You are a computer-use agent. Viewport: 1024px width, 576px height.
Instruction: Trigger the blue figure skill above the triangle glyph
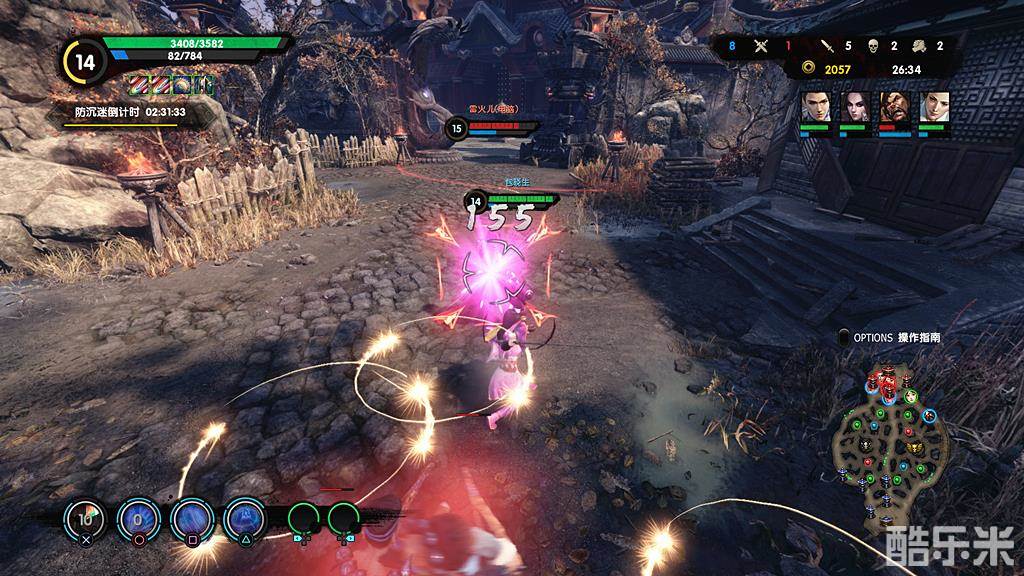pos(244,517)
